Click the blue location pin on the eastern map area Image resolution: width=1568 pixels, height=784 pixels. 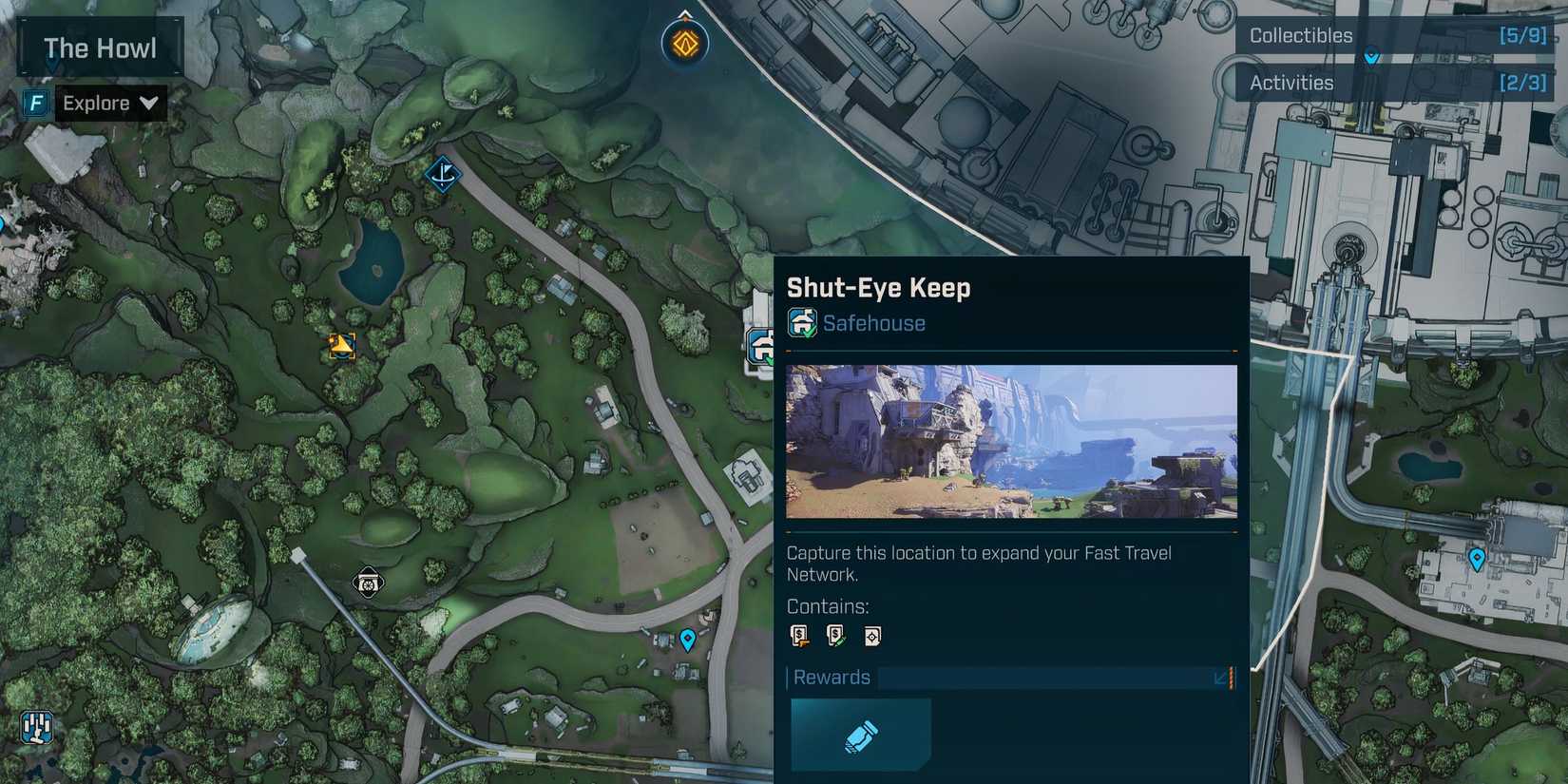(1478, 560)
